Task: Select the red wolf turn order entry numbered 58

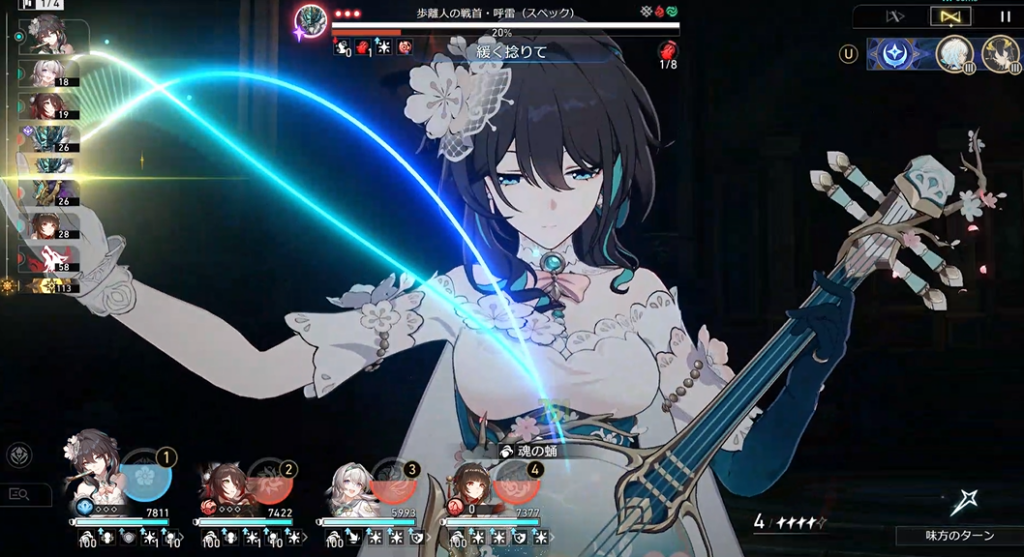Action: point(49,259)
